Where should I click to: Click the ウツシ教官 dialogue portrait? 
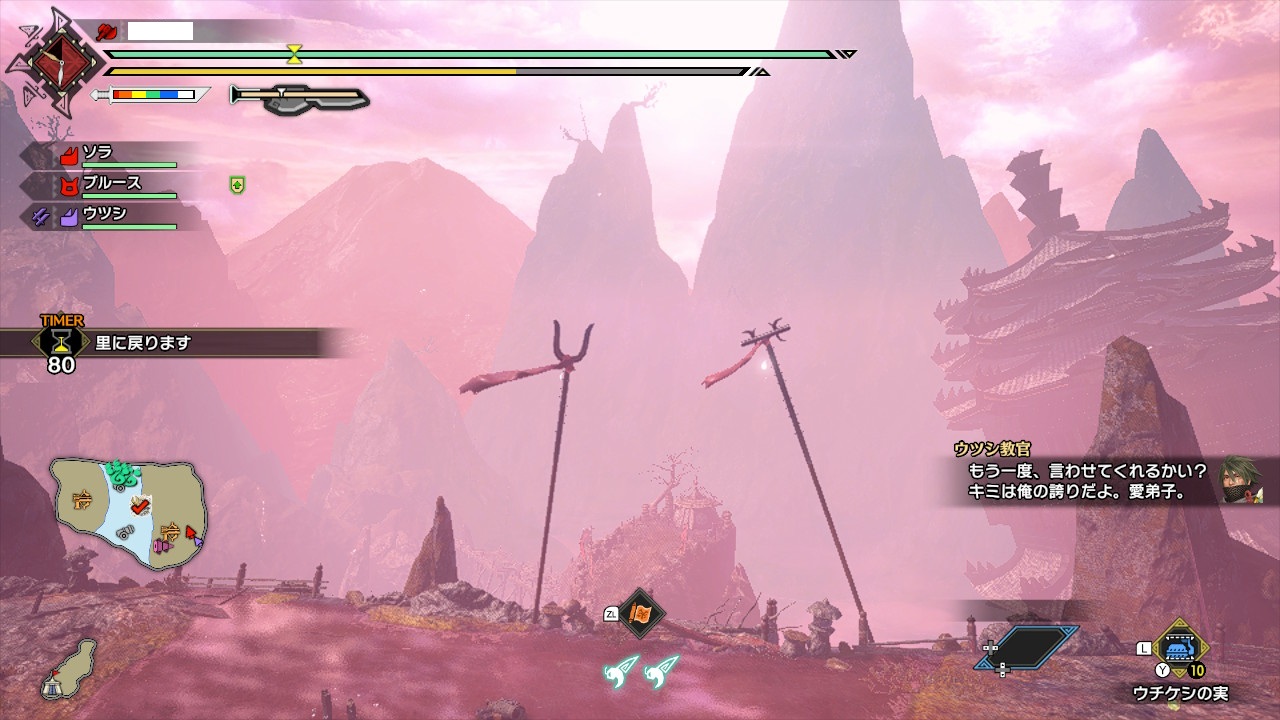[1241, 482]
